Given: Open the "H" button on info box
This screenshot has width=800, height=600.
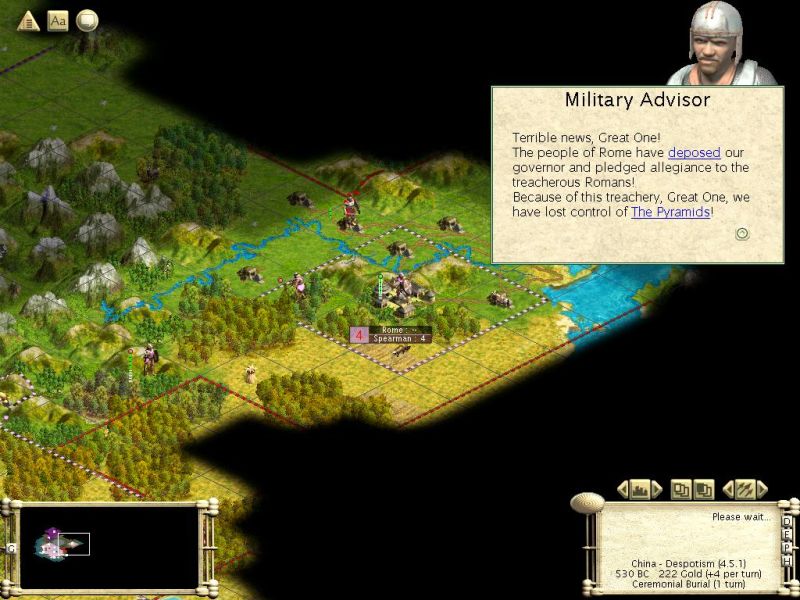Looking at the screenshot, I should [787, 560].
